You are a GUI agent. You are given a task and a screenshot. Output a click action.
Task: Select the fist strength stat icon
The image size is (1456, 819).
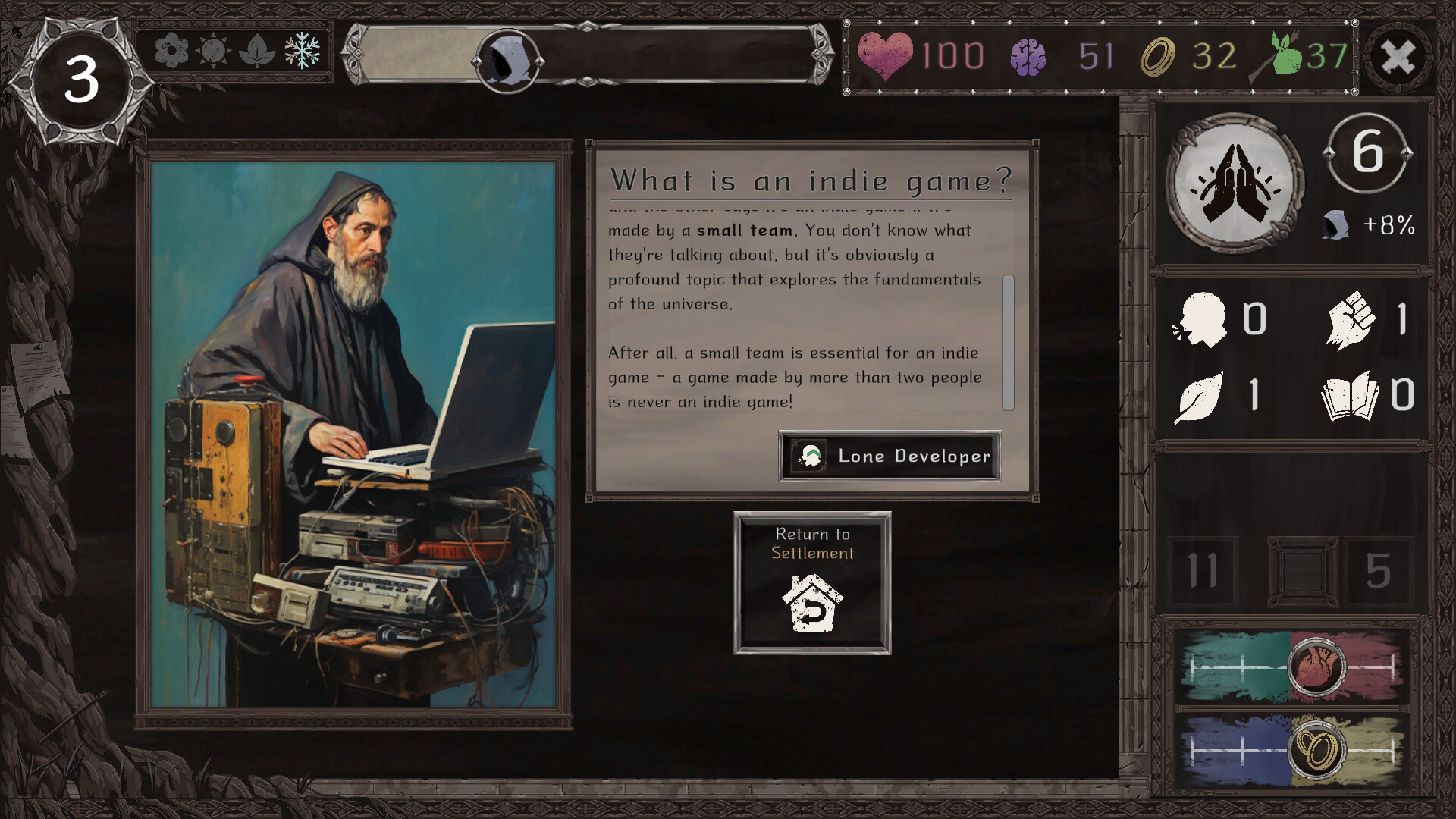point(1353,318)
